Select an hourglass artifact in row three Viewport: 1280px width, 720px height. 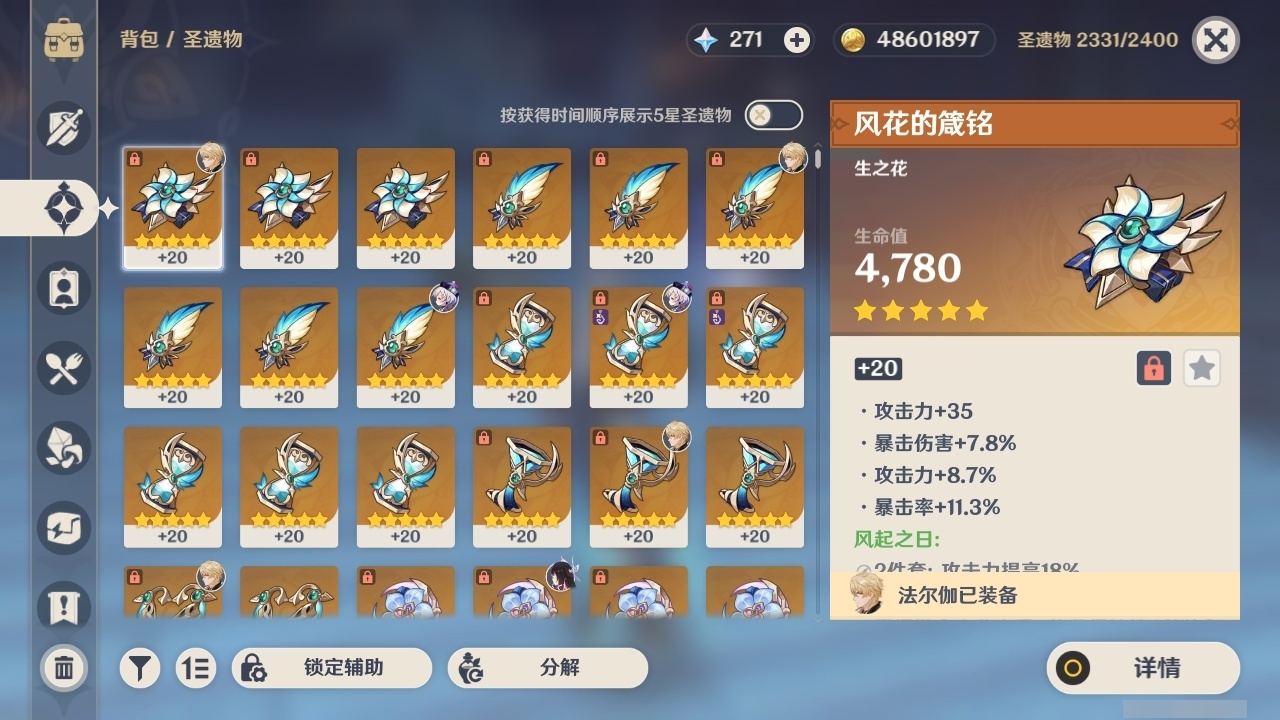click(x=173, y=485)
